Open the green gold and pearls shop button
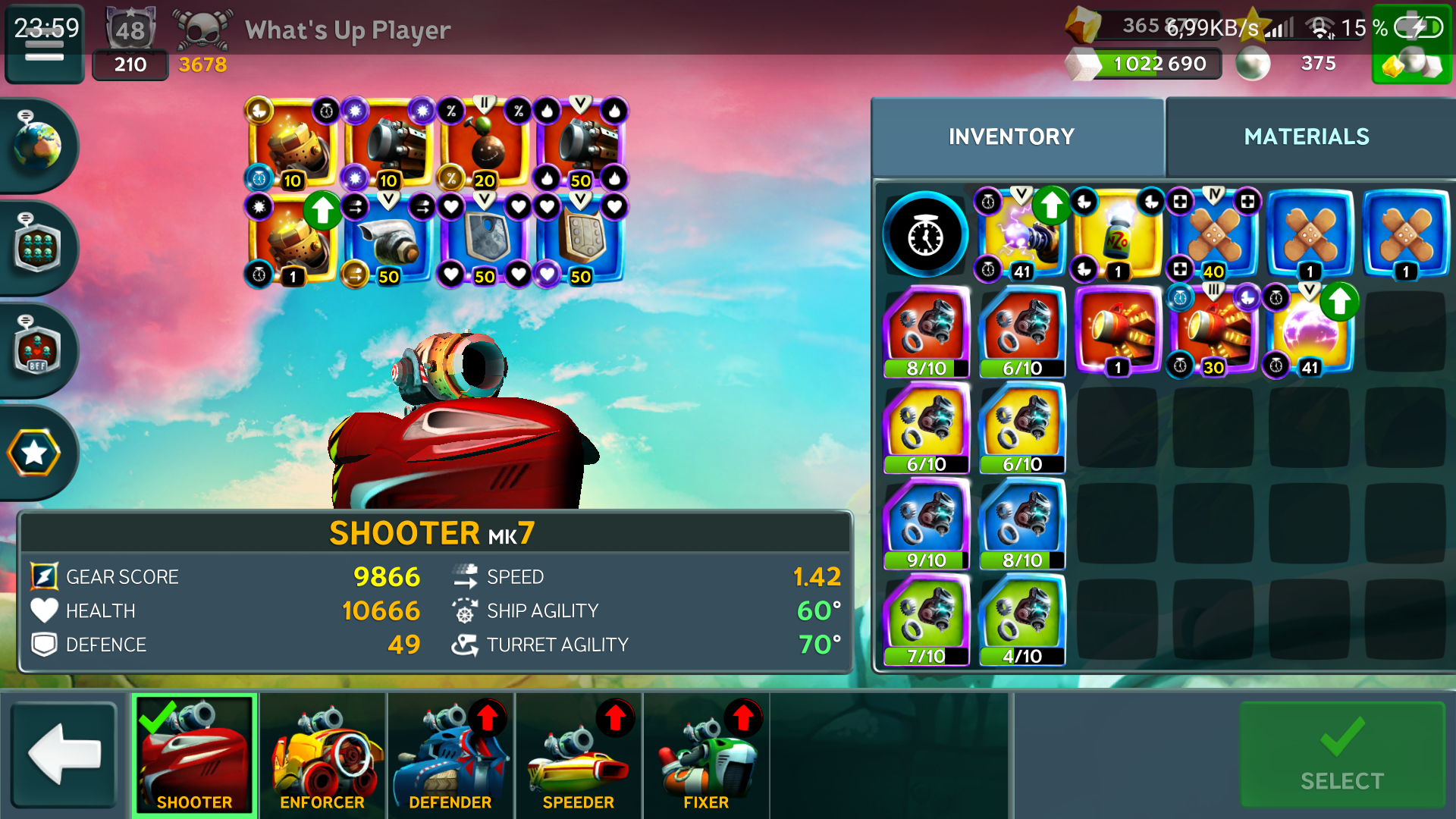 click(1411, 62)
